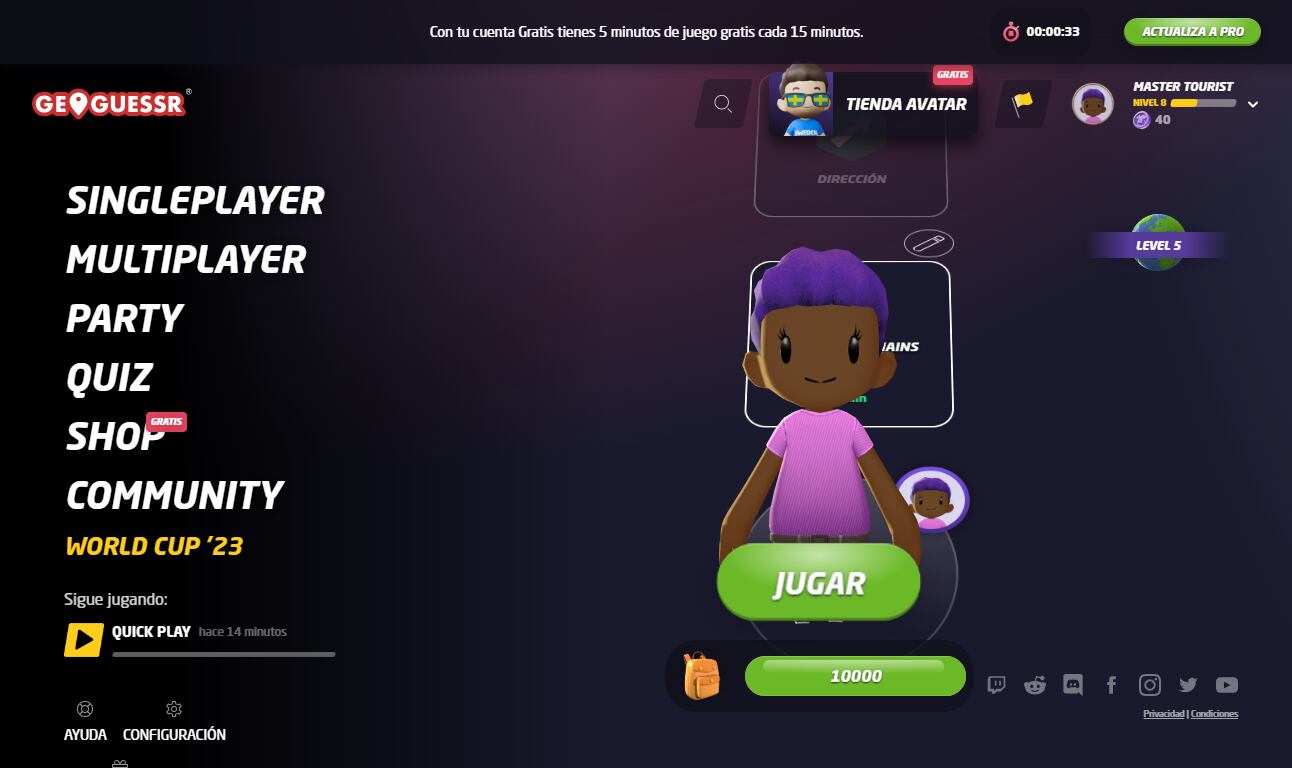1292x768 pixels.
Task: Open the Quiz section
Action: pos(109,378)
